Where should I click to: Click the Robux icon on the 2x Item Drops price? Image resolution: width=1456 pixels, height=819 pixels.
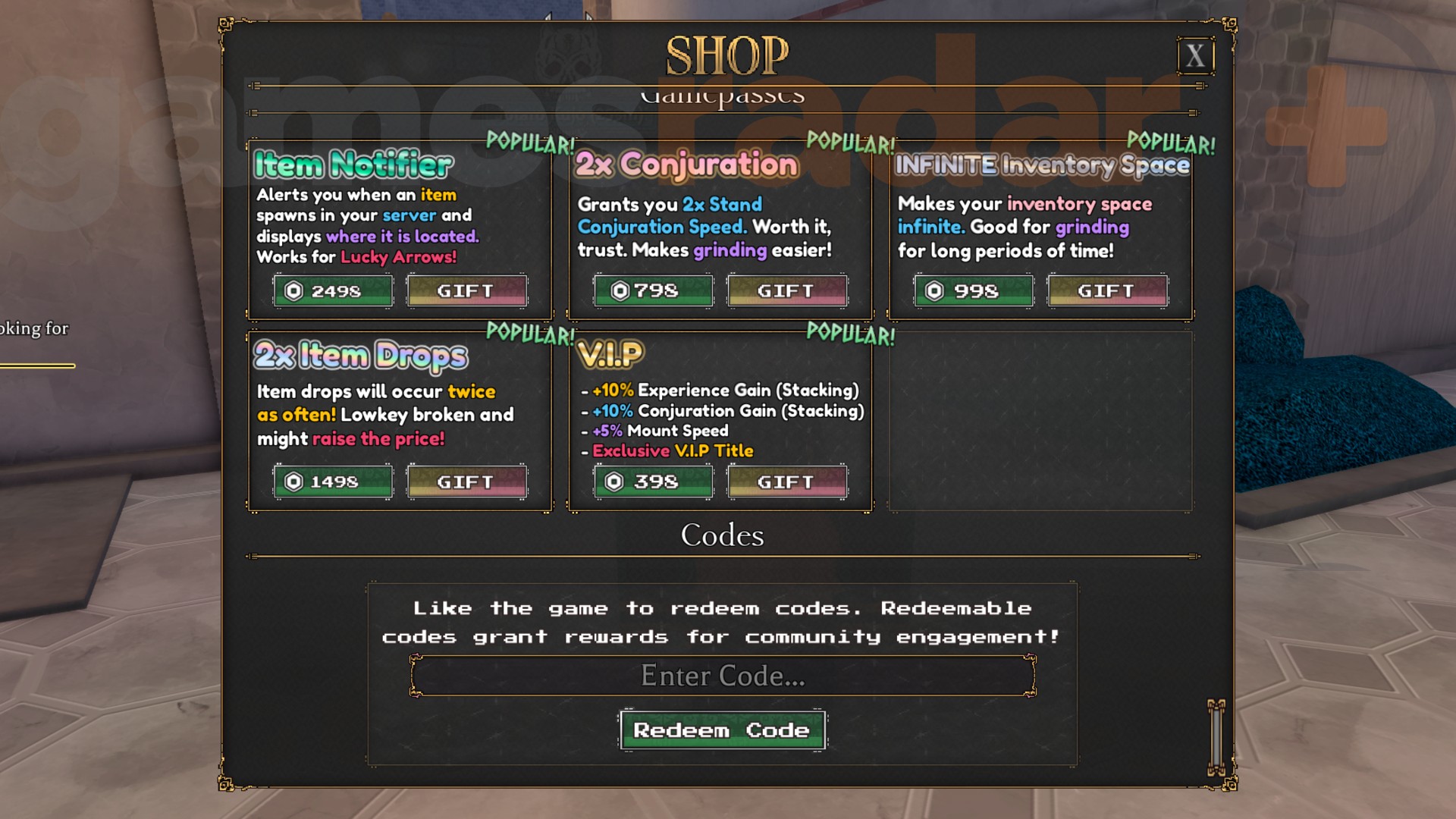[296, 481]
